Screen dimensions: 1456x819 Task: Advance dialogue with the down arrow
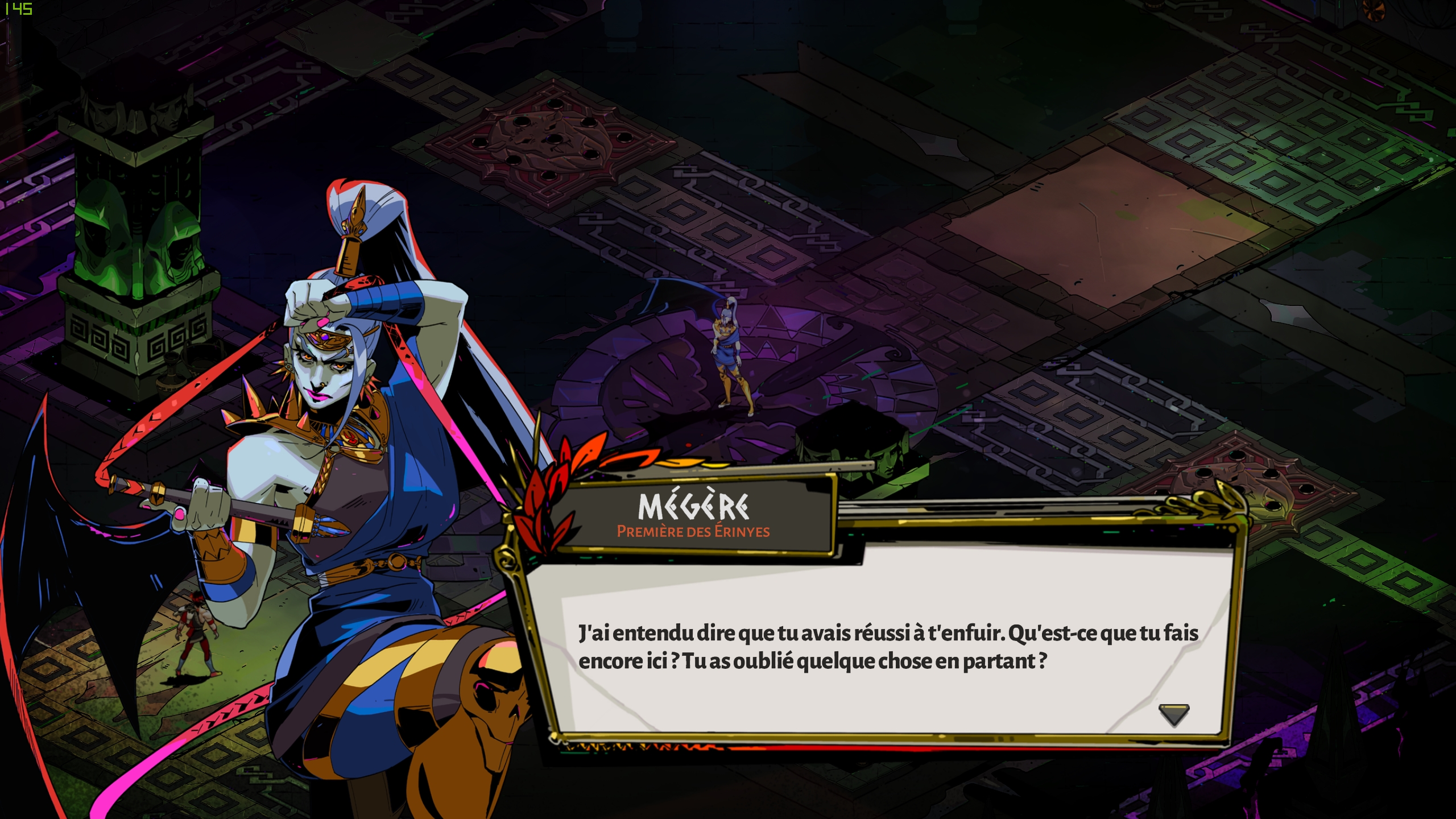pos(1173,714)
